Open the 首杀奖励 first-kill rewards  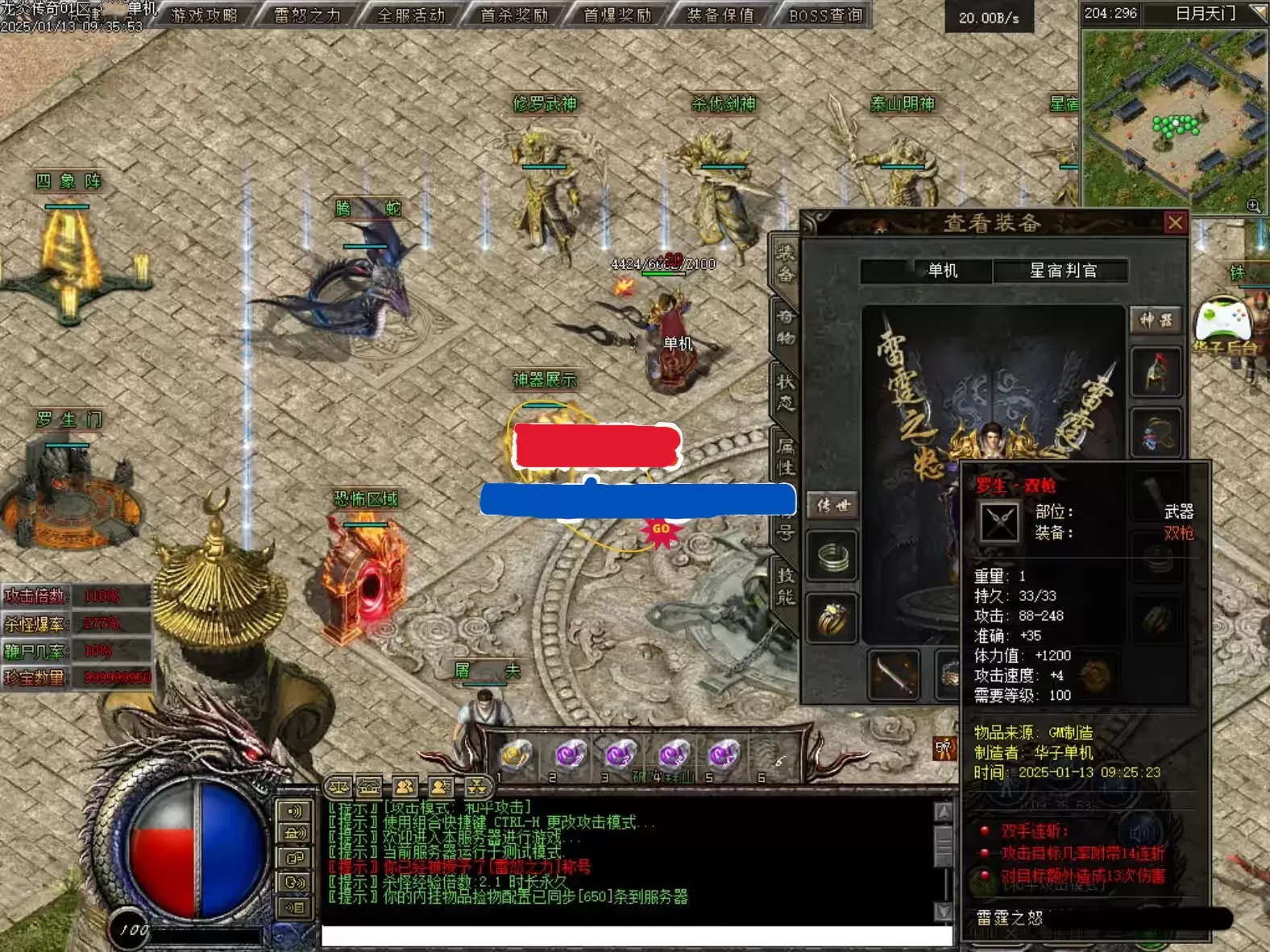tap(514, 14)
